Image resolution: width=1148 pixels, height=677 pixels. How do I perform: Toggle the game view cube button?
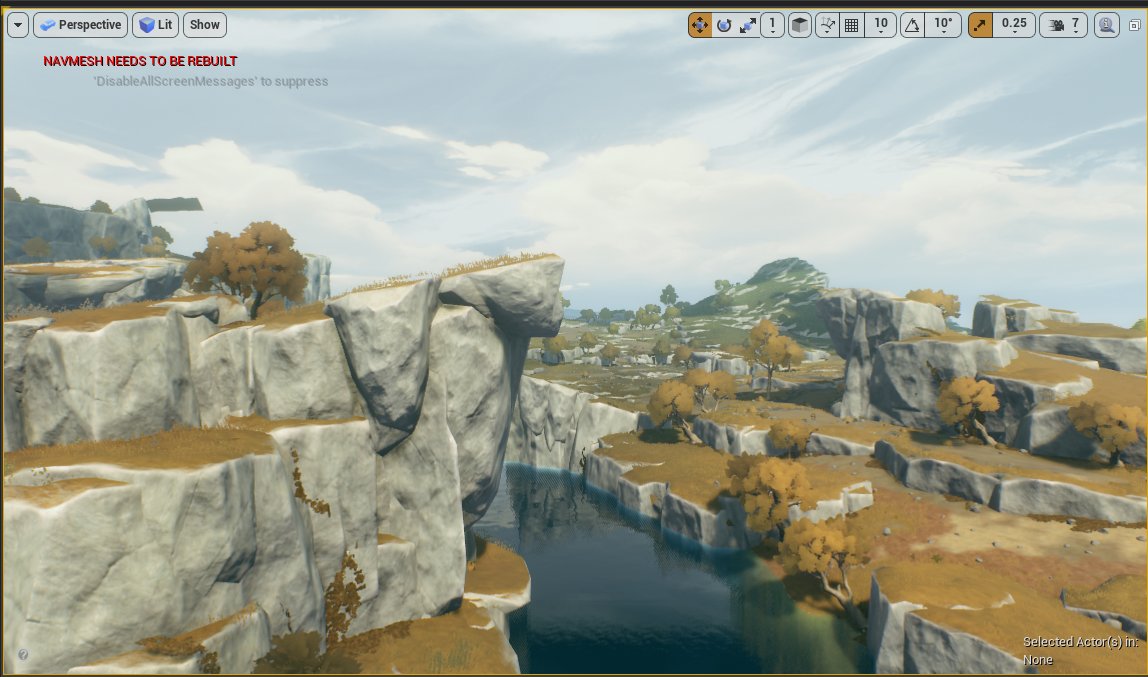pos(800,25)
